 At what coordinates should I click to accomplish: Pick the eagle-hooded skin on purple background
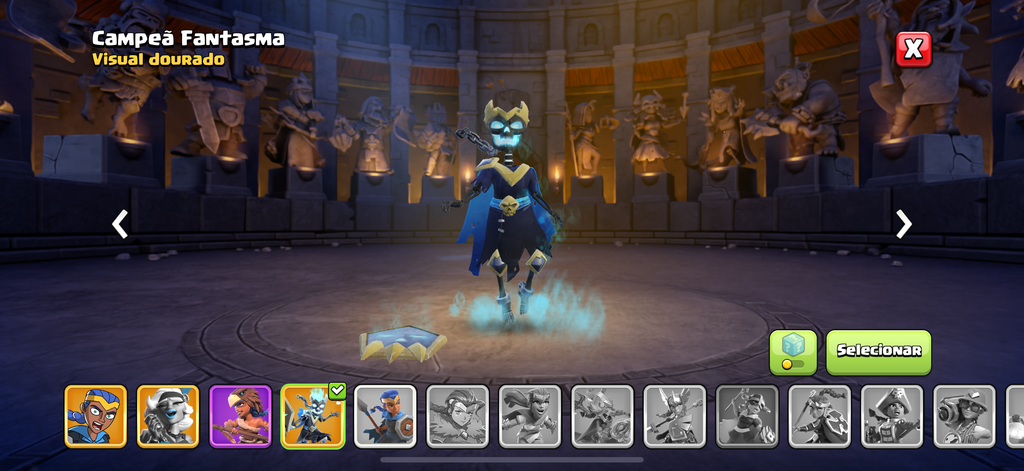pos(240,416)
